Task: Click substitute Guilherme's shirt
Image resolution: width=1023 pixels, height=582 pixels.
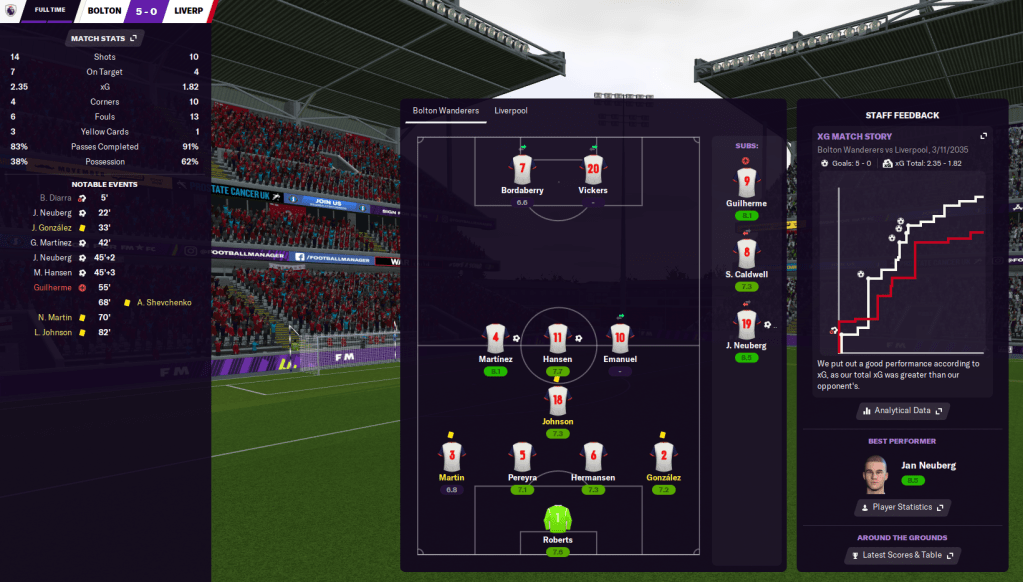Action: tap(746, 183)
